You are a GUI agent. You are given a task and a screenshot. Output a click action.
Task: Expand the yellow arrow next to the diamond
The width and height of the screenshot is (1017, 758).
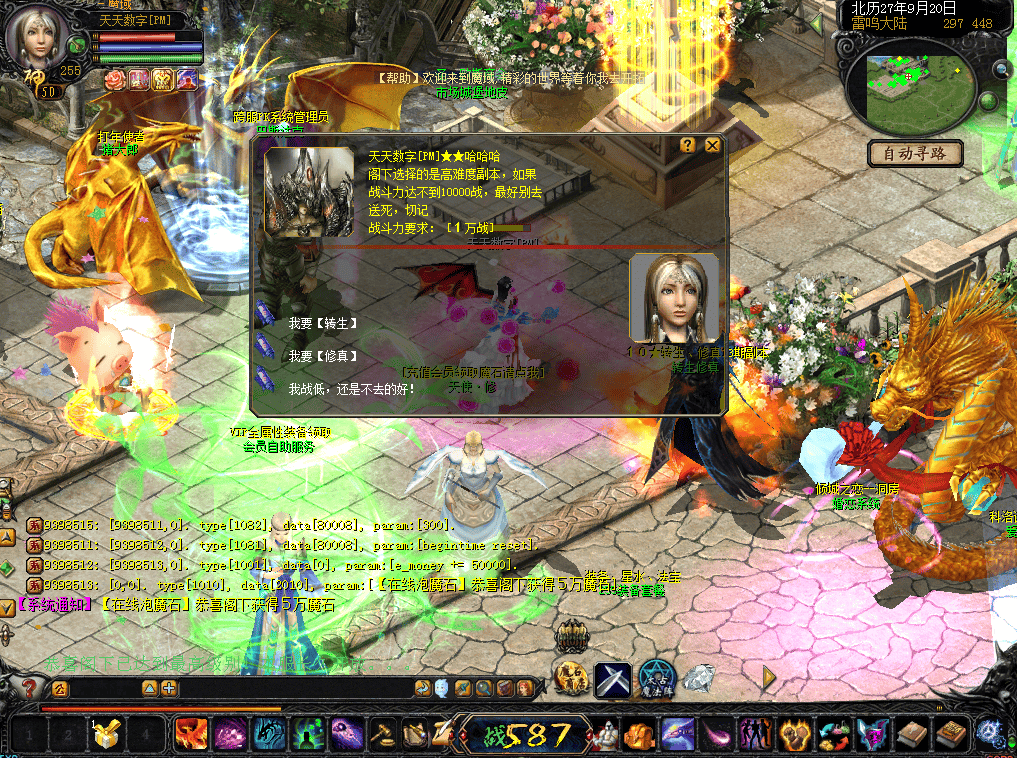click(768, 678)
